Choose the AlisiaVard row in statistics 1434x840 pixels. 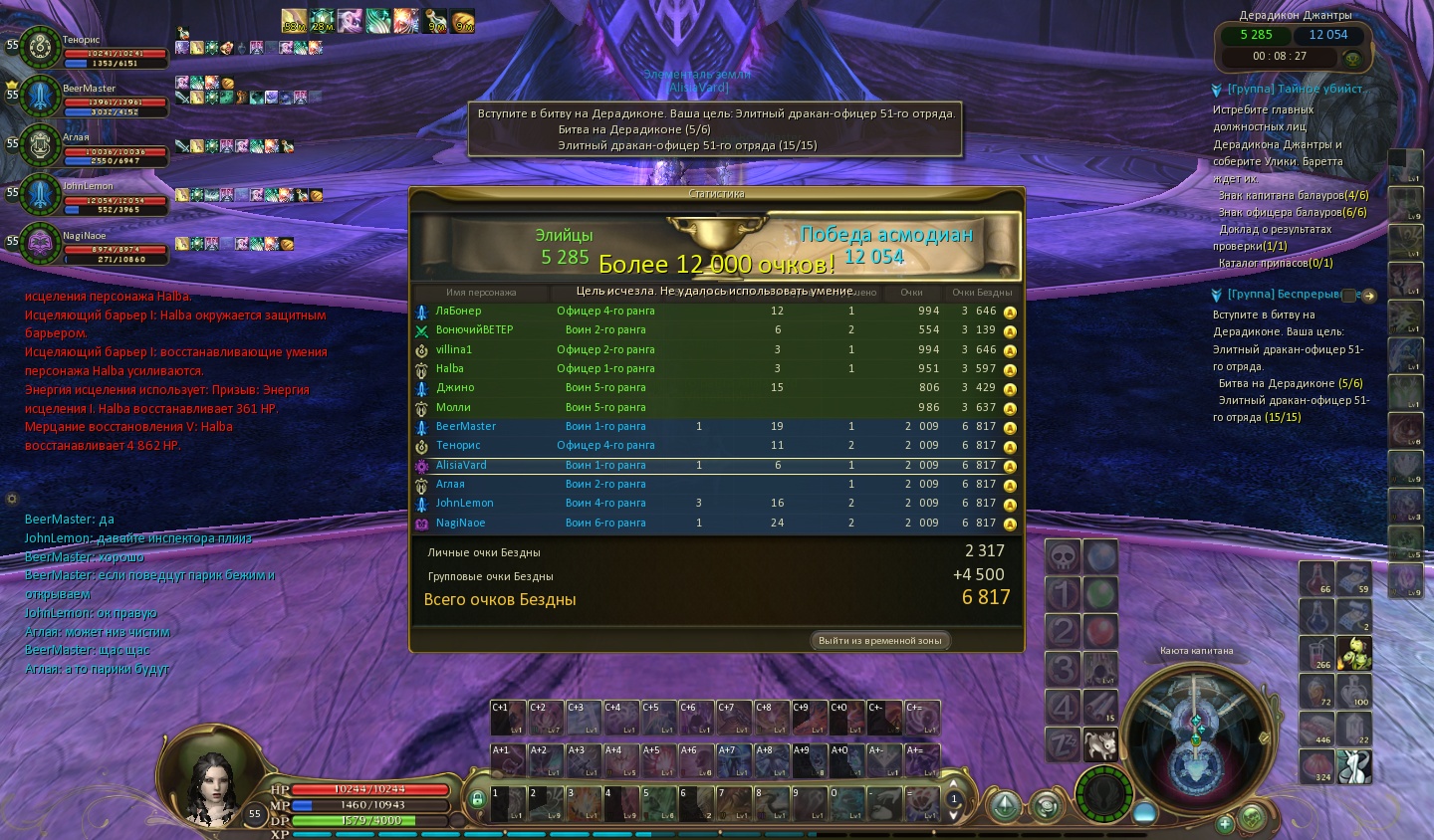tap(717, 465)
